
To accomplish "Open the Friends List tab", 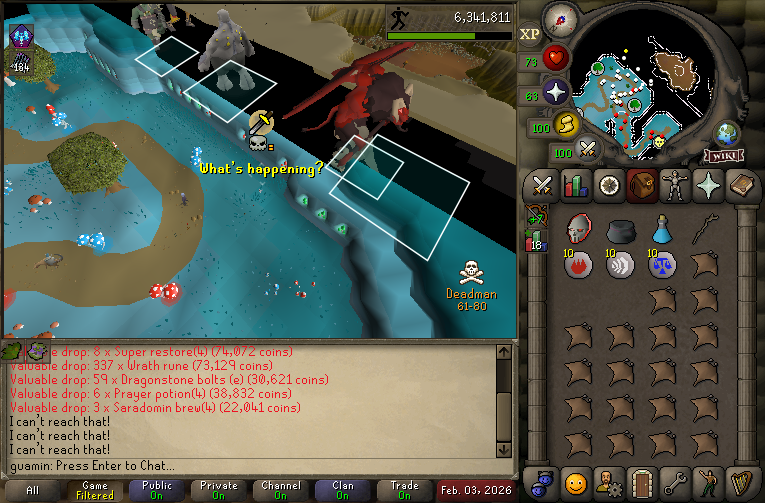I will (x=575, y=483).
